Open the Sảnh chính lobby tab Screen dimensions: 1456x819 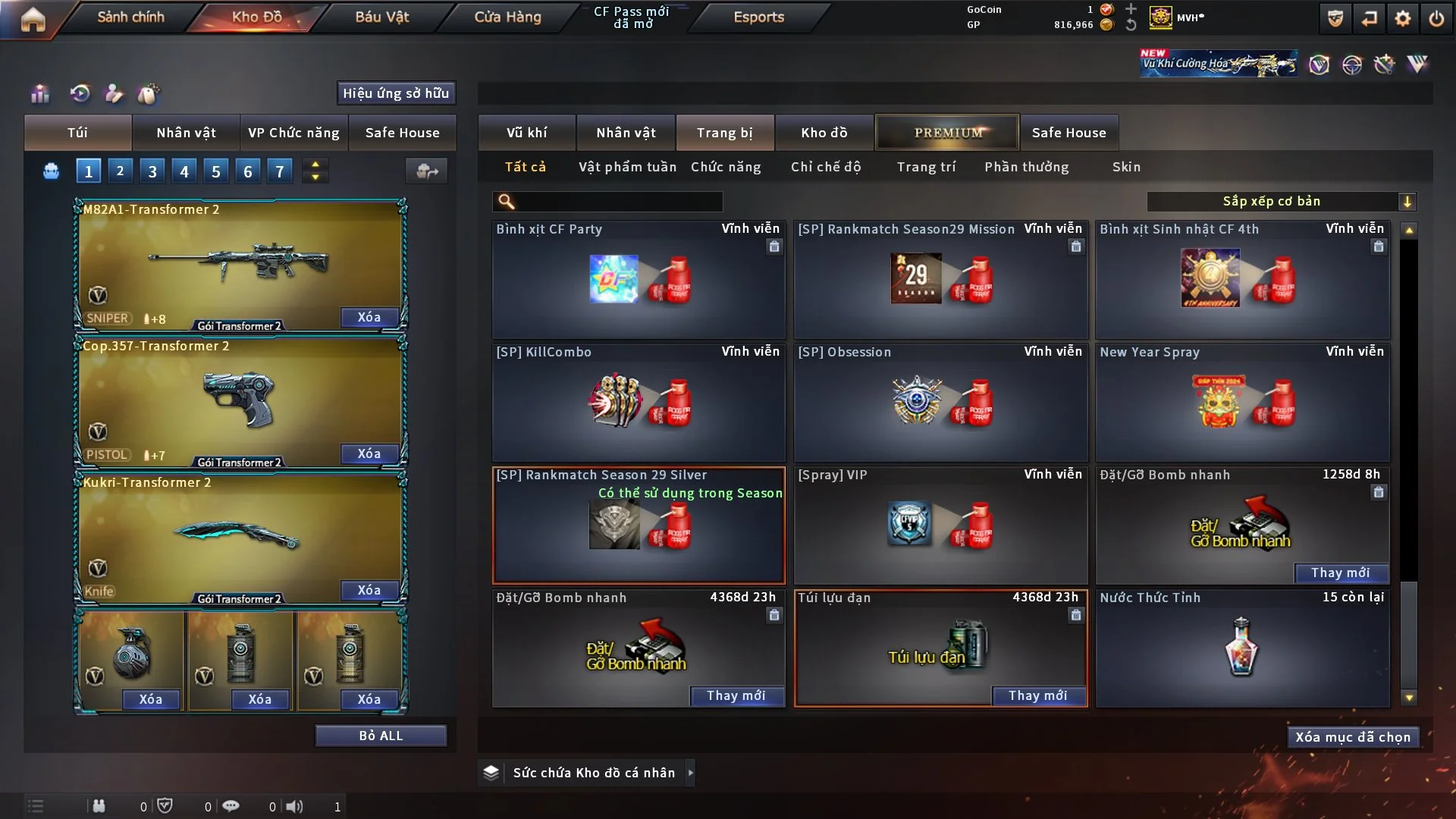[x=130, y=17]
